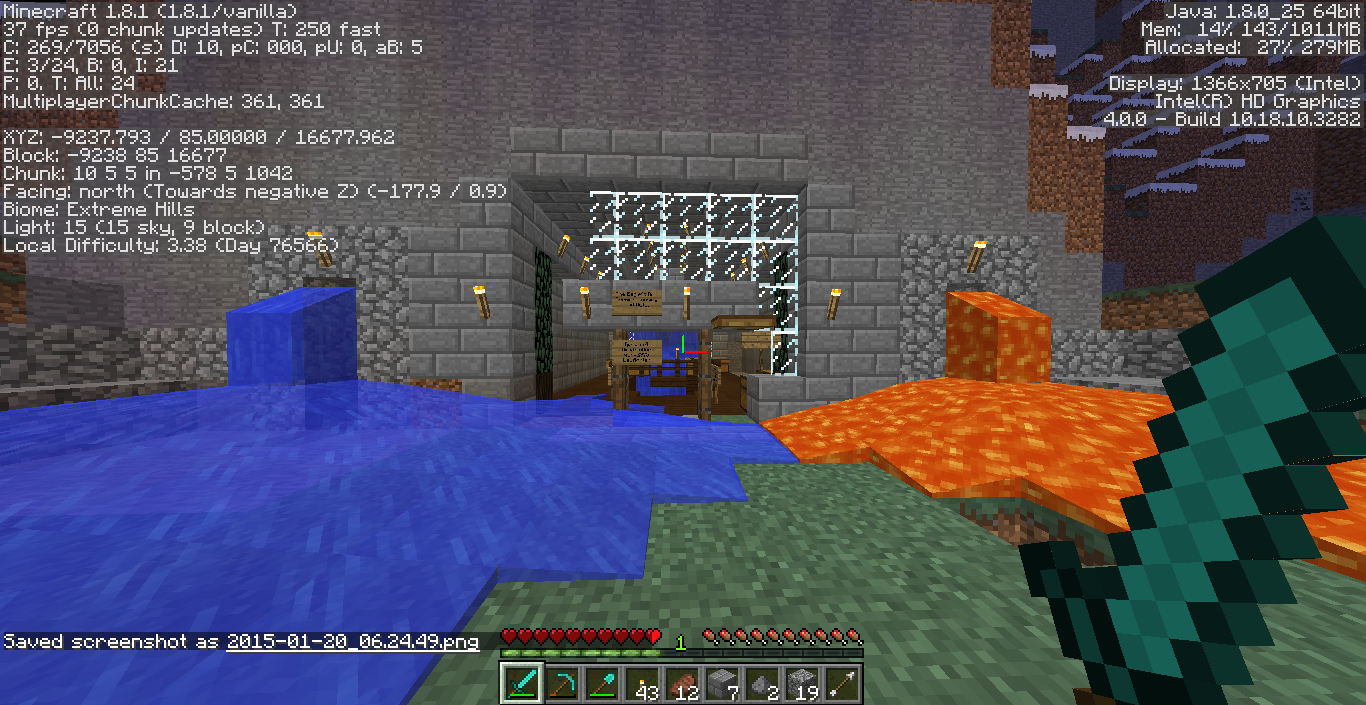The image size is (1366, 705).
Task: Switch to the stack of 43 torches
Action: click(642, 683)
